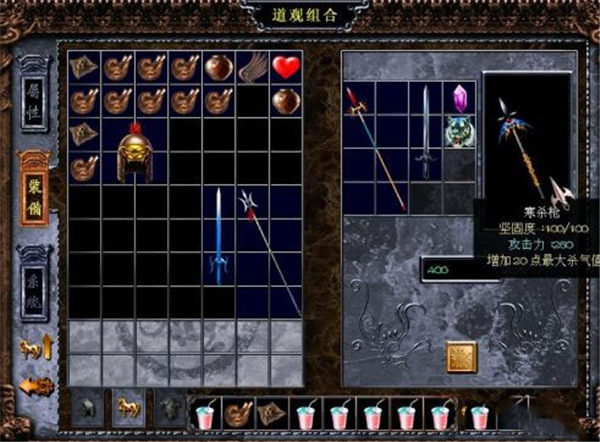Switch to the 装备 equipment tab
The width and height of the screenshot is (600, 442).
click(35, 190)
